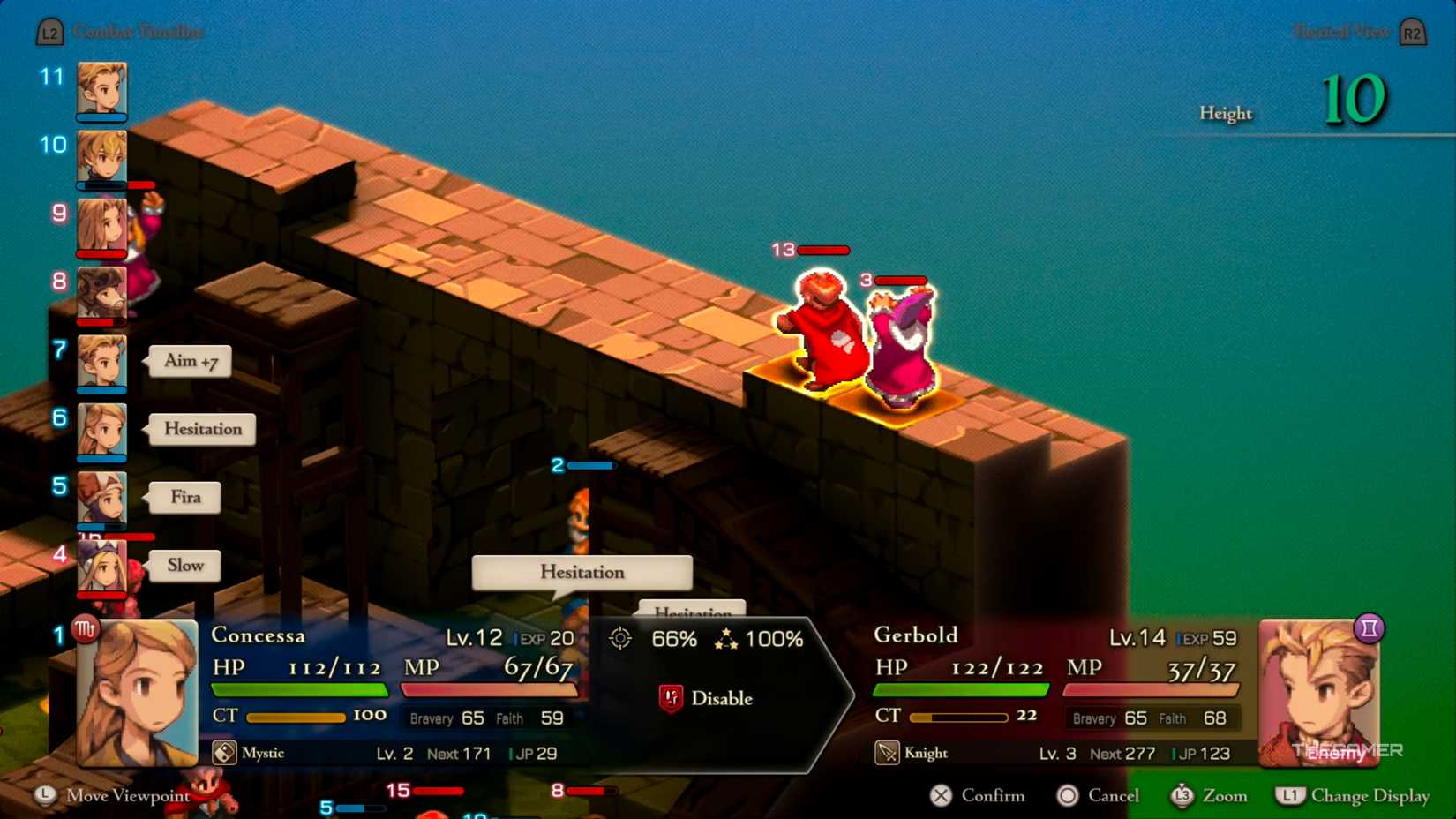This screenshot has width=1456, height=819.
Task: Click Gerbold's Gemini zodiac badge
Action: (1369, 628)
